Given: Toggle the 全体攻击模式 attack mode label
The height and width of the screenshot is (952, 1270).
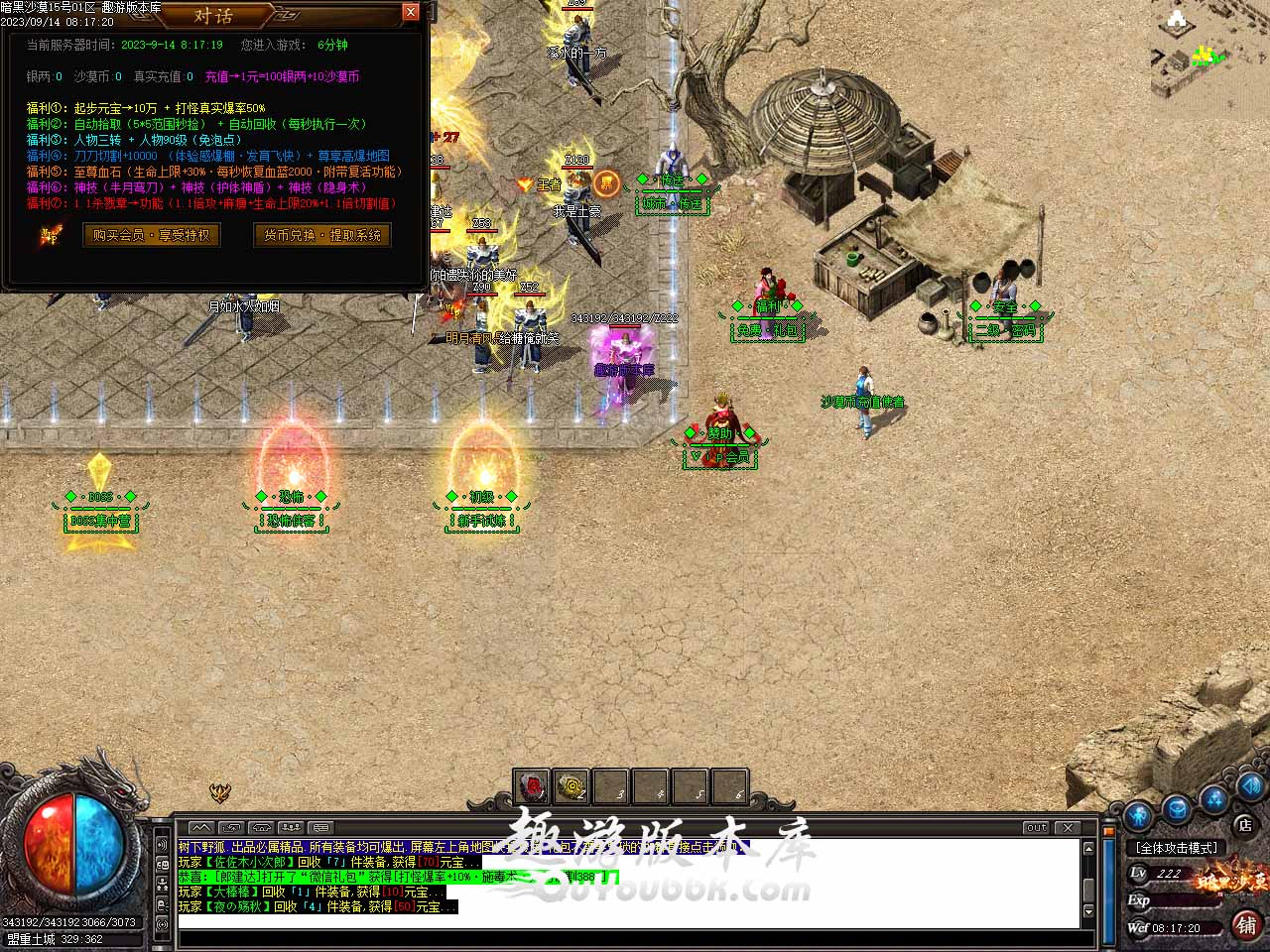Looking at the screenshot, I should [1178, 848].
